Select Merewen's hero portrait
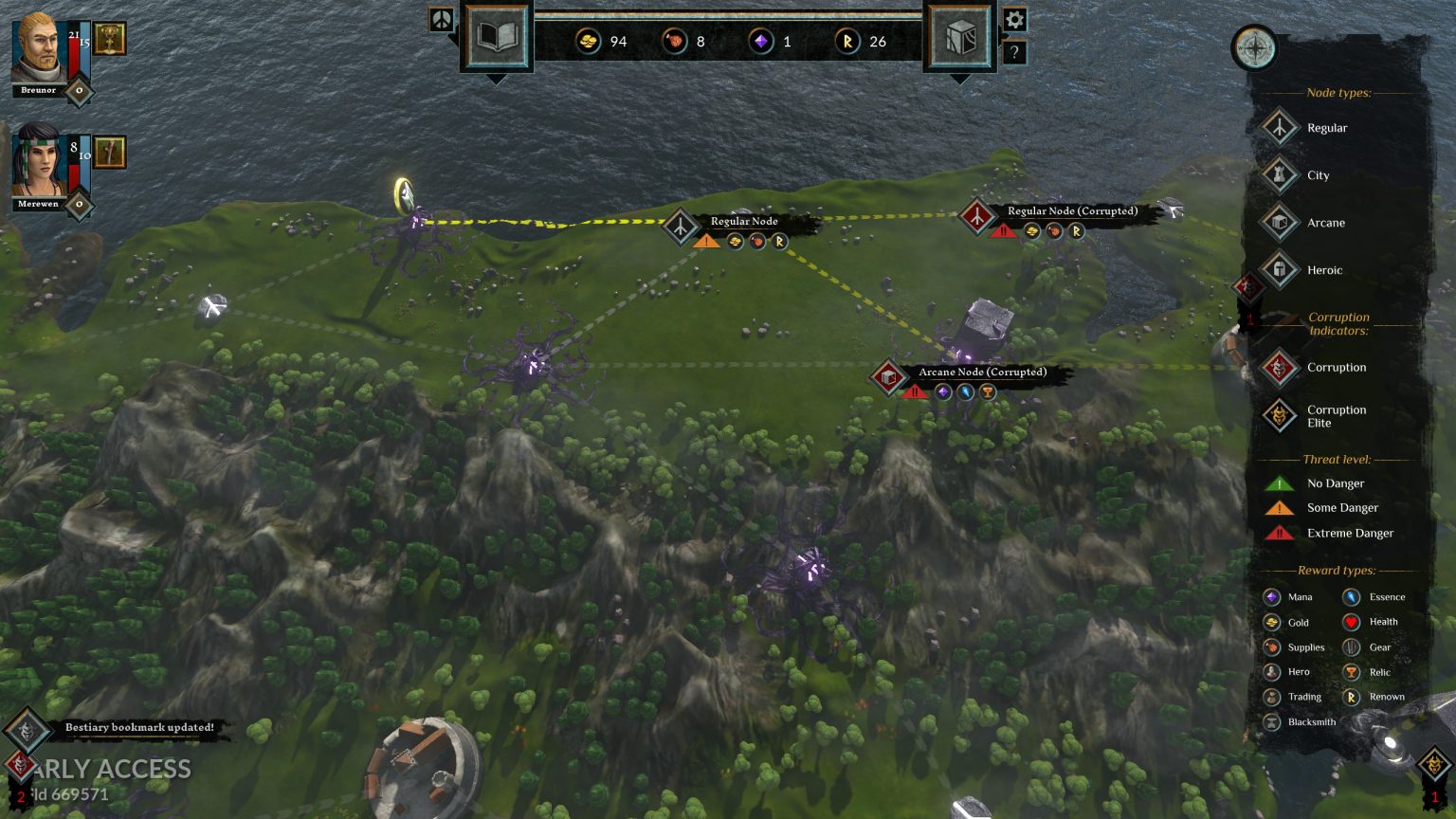 pyautogui.click(x=39, y=161)
